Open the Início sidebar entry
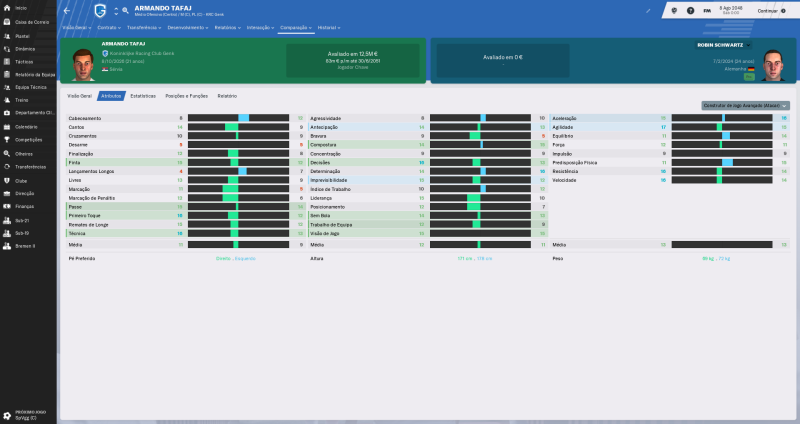The height and width of the screenshot is (424, 800). point(22,7)
